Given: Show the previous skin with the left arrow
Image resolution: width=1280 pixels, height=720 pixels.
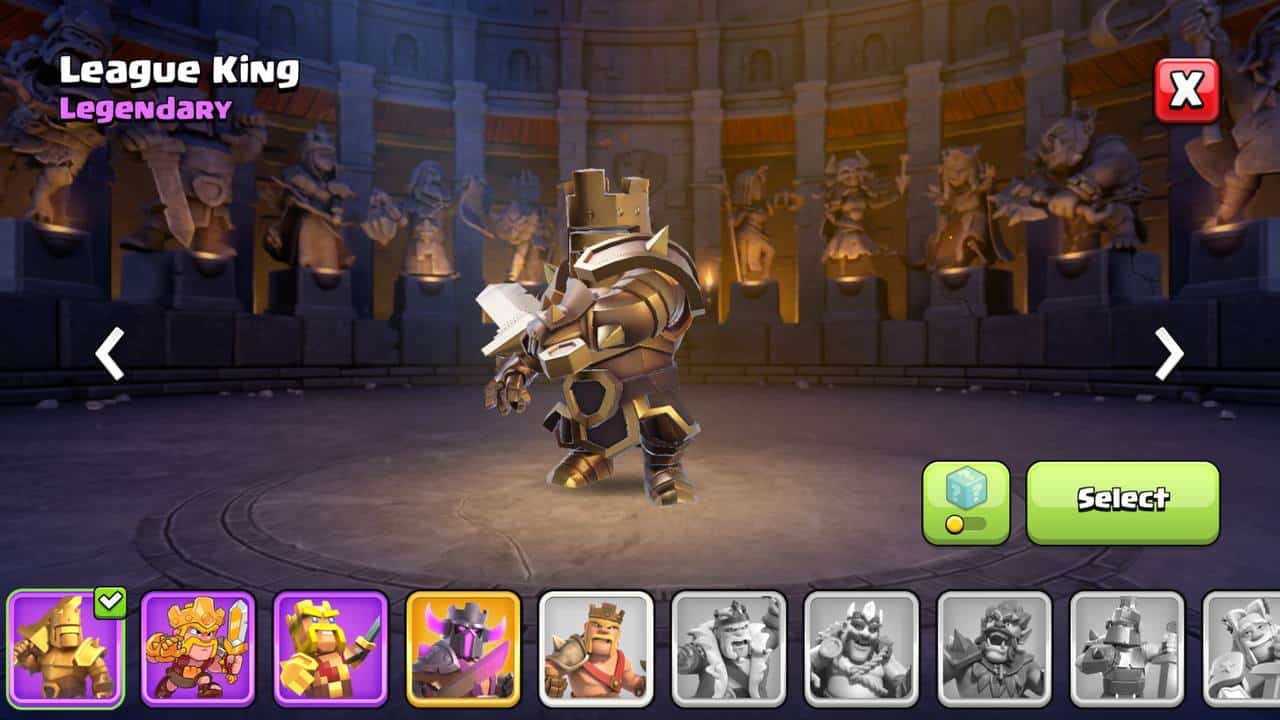Looking at the screenshot, I should [110, 353].
